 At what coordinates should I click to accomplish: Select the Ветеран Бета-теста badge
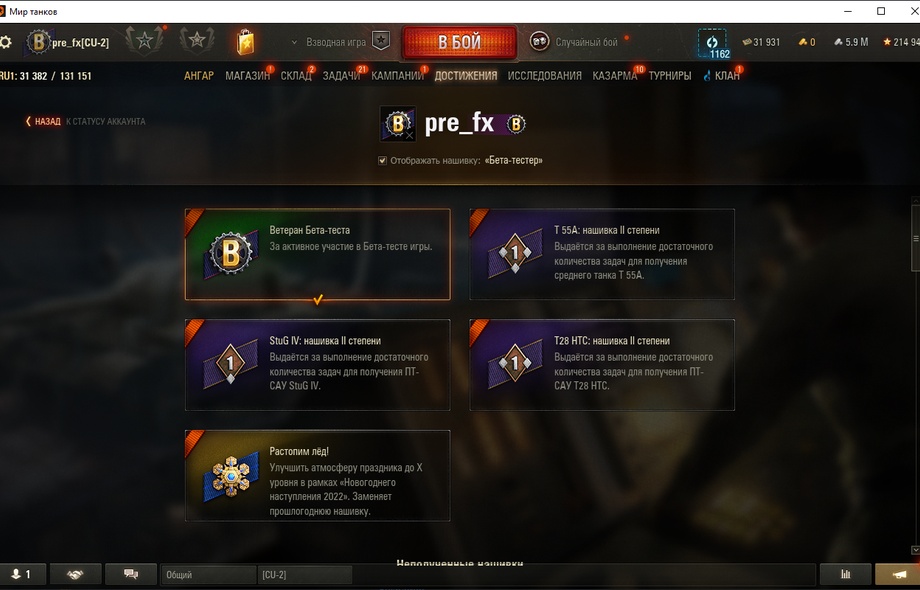317,254
